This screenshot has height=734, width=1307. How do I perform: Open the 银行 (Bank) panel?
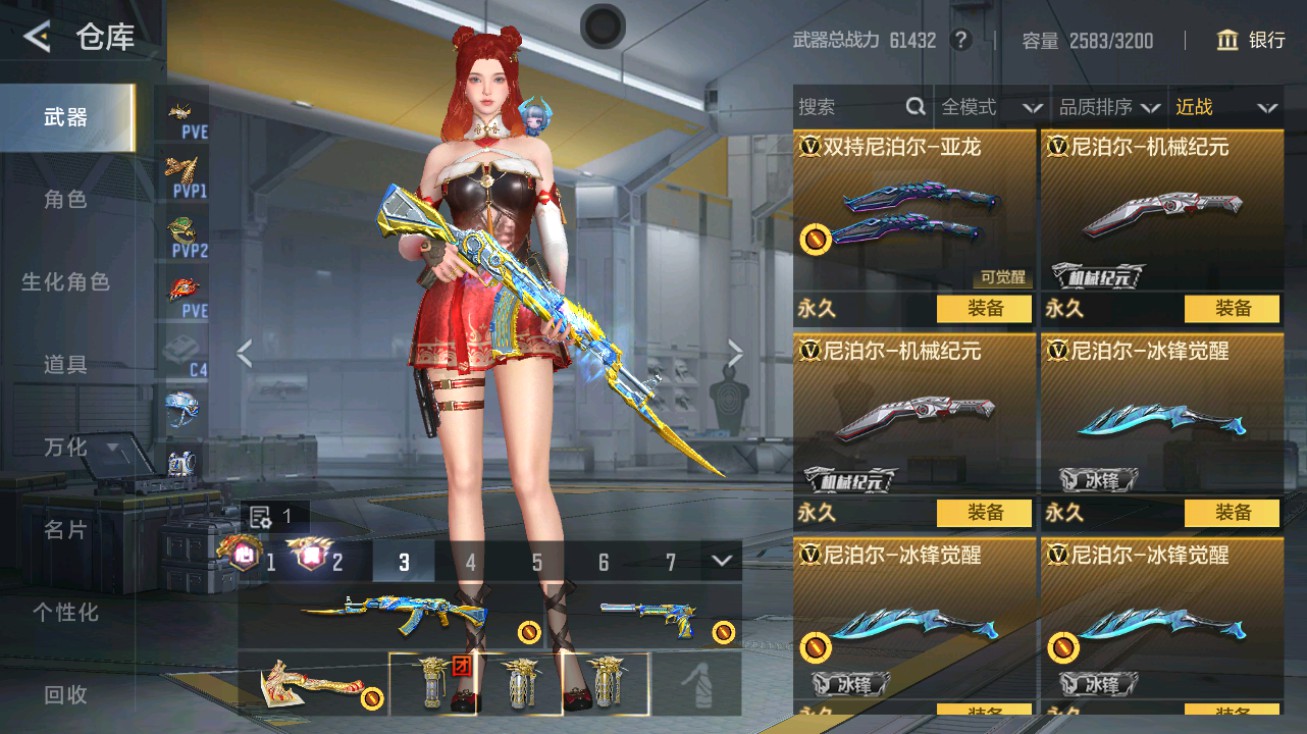pyautogui.click(x=1251, y=41)
